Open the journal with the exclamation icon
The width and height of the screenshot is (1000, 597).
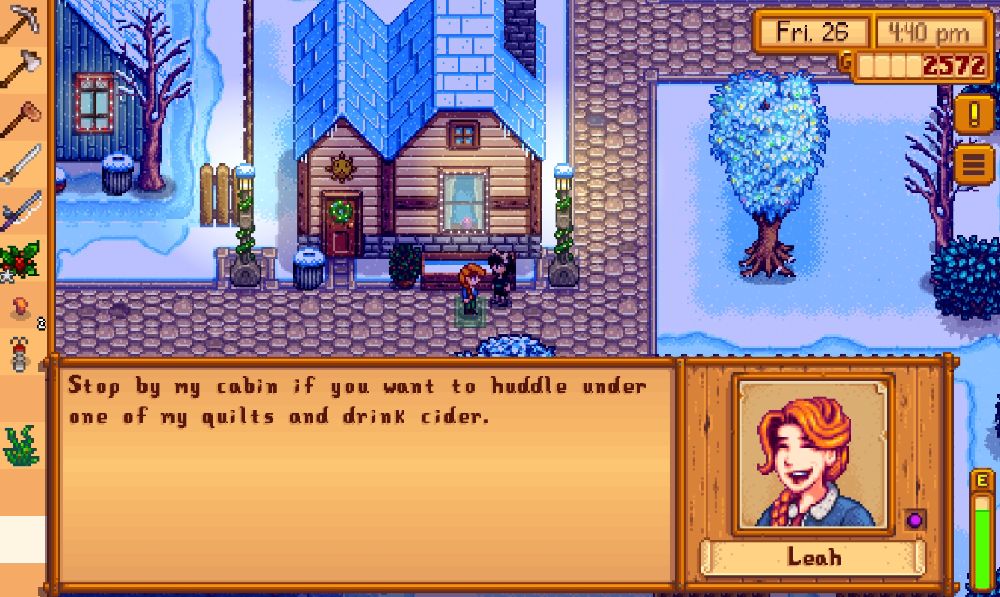point(973,113)
